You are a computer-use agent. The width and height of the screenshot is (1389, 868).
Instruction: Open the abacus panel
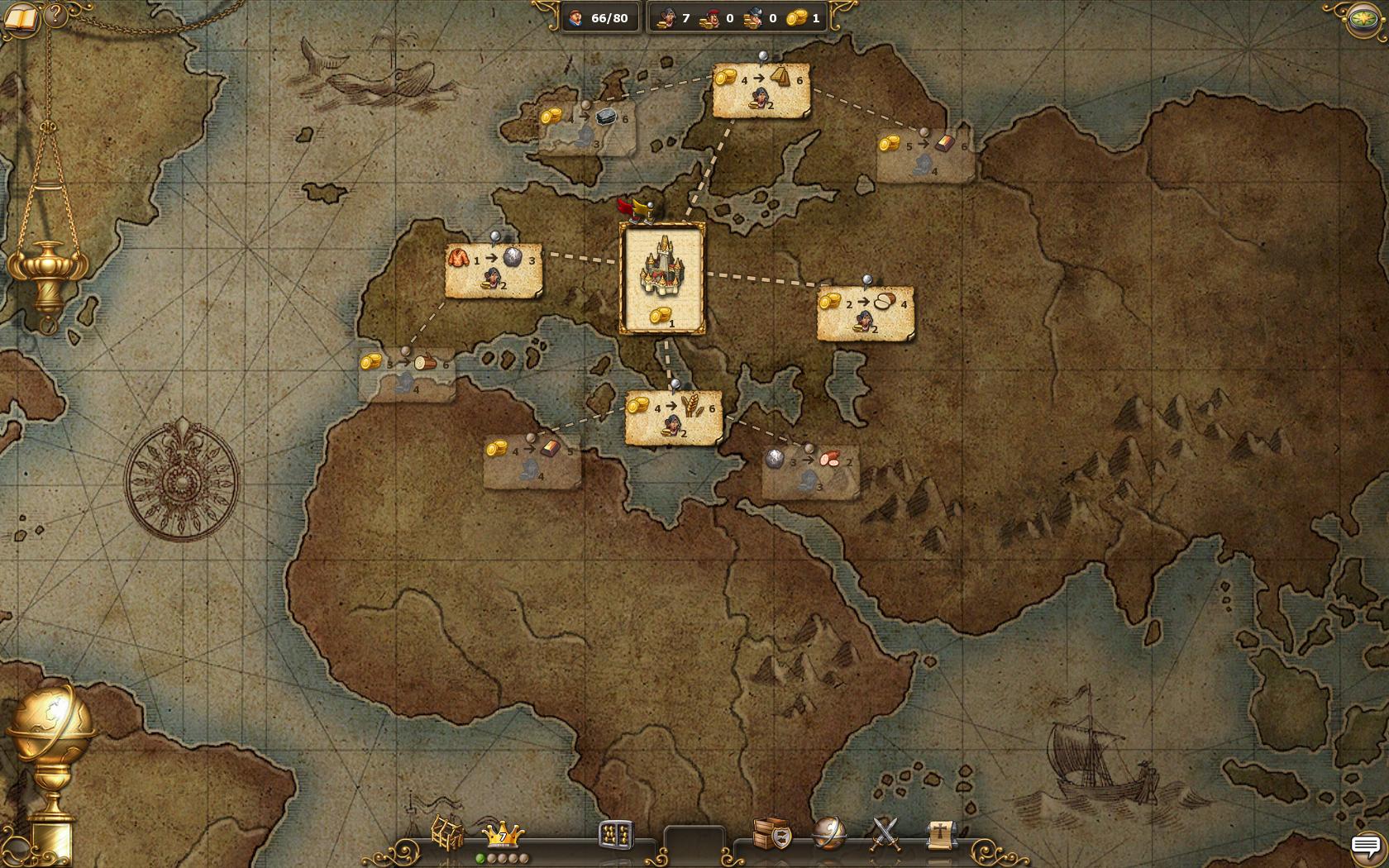(x=616, y=835)
